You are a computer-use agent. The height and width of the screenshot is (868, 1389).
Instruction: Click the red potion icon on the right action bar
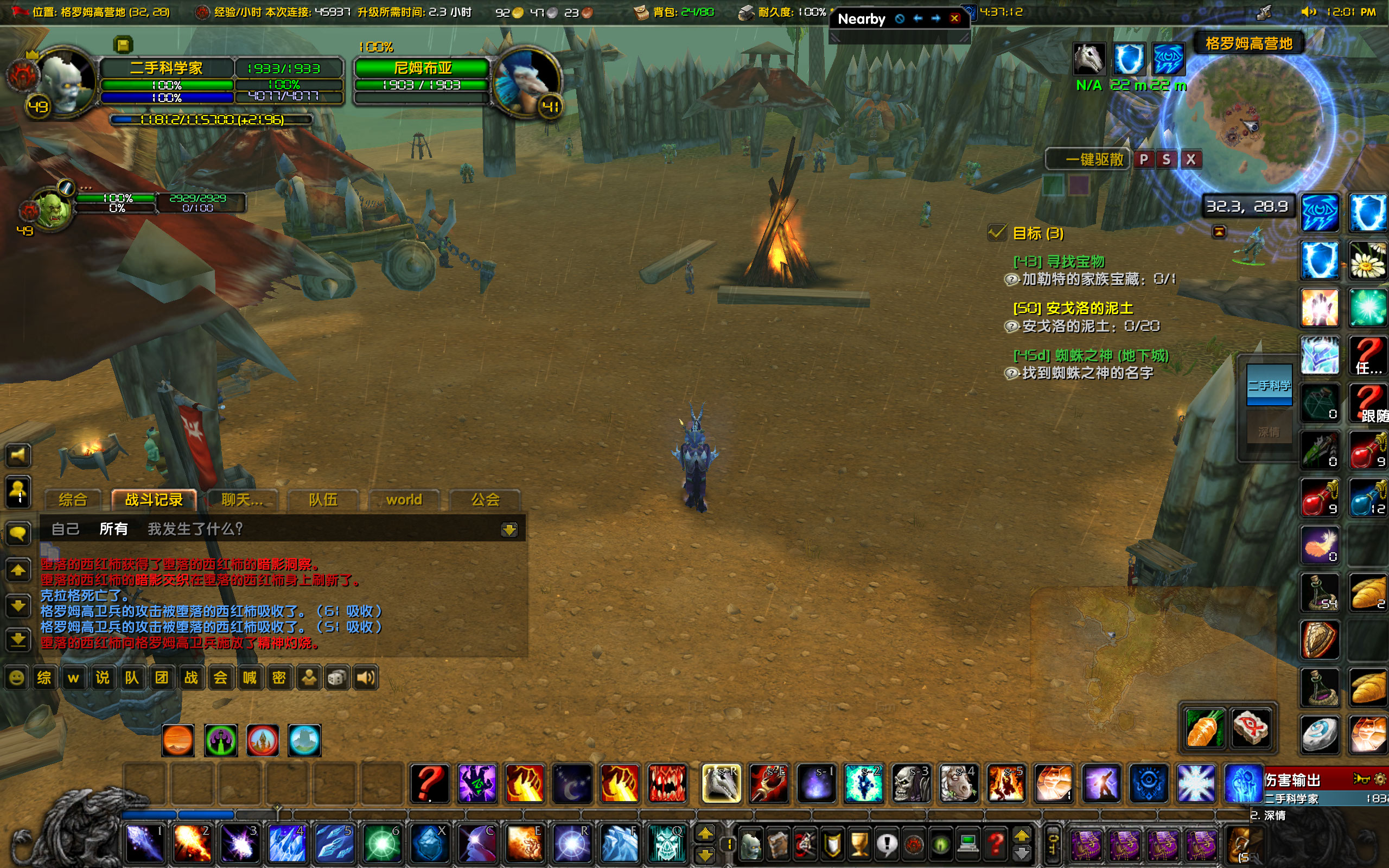[1368, 451]
